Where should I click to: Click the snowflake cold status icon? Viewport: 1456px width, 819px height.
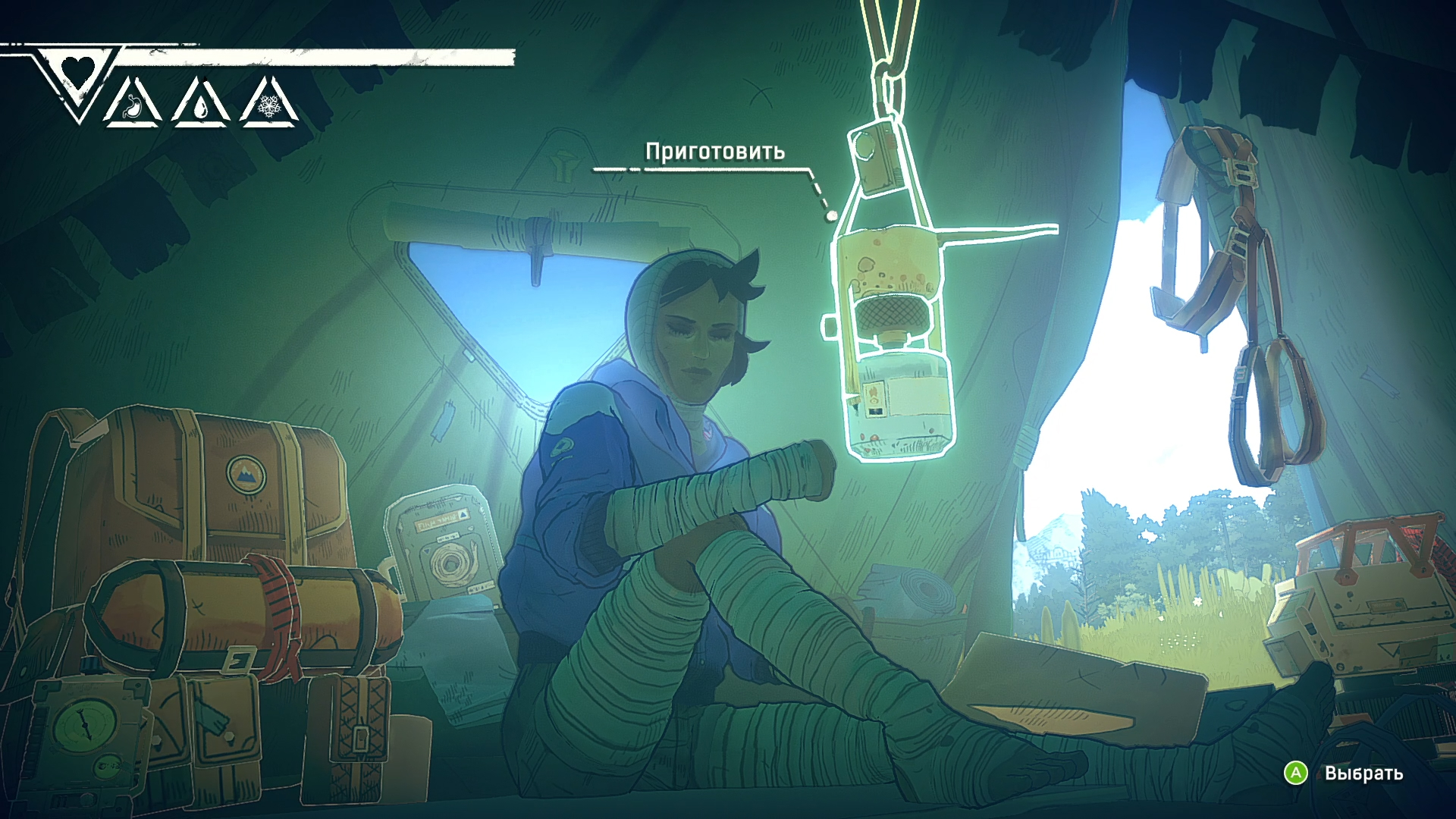(x=269, y=105)
